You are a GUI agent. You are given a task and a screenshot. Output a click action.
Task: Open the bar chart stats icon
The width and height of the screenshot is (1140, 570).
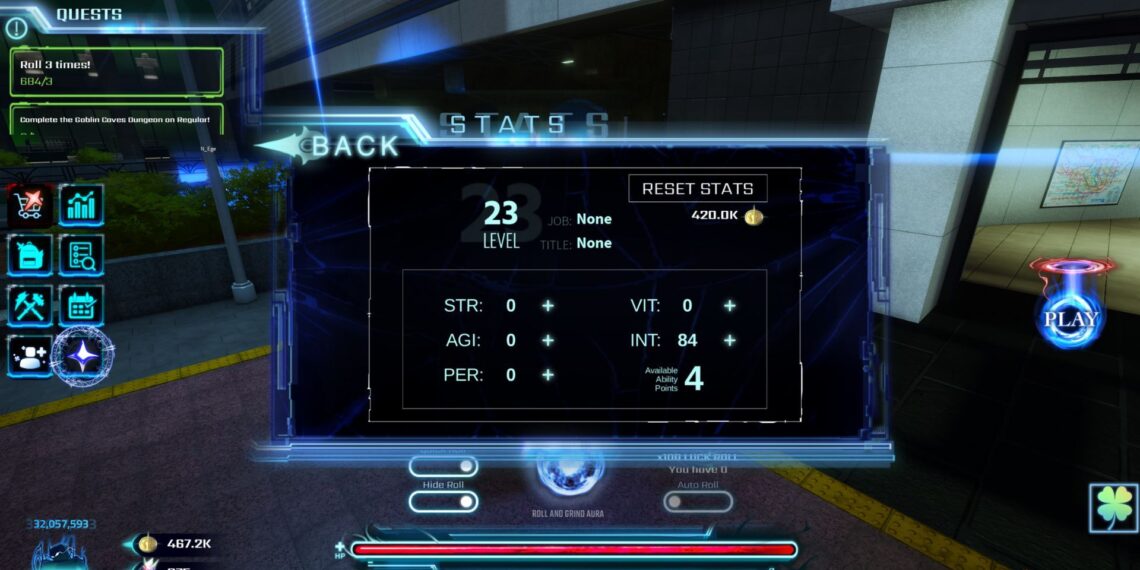81,205
